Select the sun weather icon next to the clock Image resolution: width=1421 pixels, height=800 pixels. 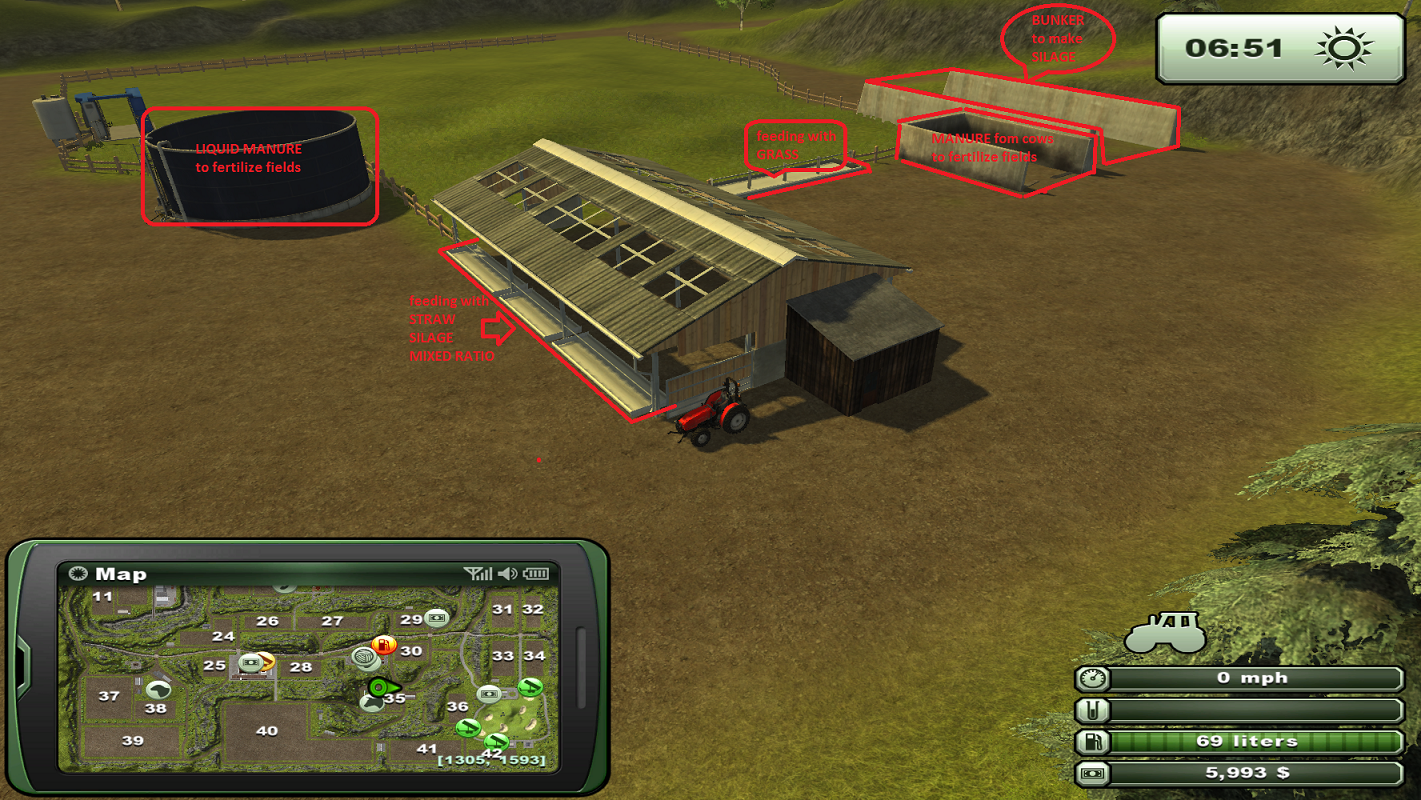[1346, 47]
